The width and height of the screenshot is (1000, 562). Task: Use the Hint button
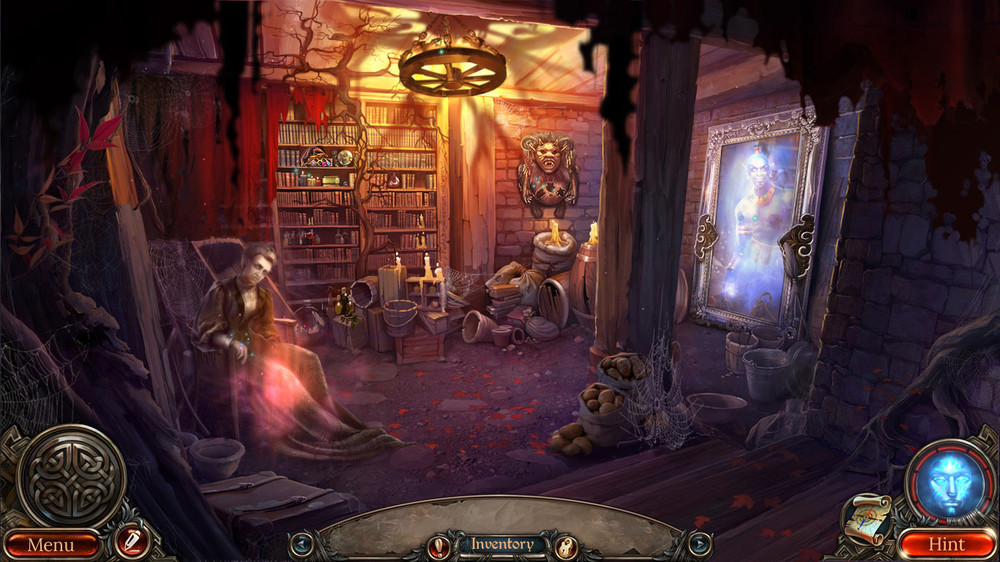coord(946,545)
